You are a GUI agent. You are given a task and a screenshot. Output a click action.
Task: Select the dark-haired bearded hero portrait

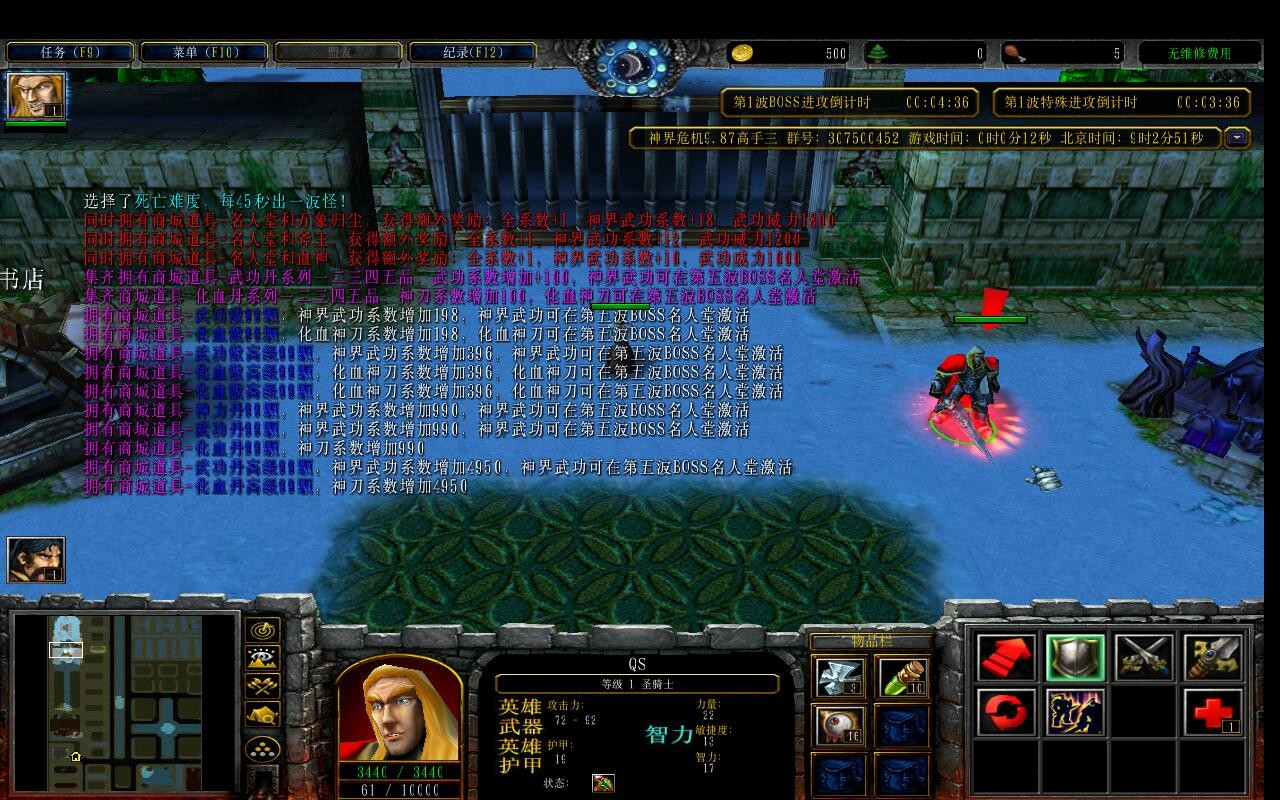pyautogui.click(x=36, y=560)
